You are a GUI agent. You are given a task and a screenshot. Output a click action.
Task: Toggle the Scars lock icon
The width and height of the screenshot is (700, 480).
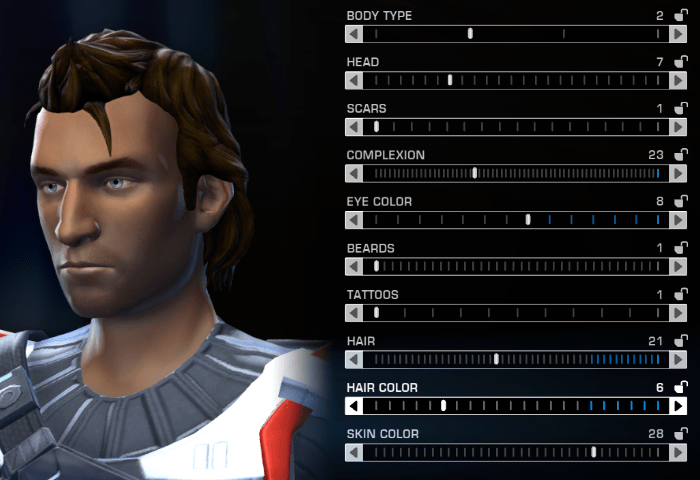click(681, 108)
